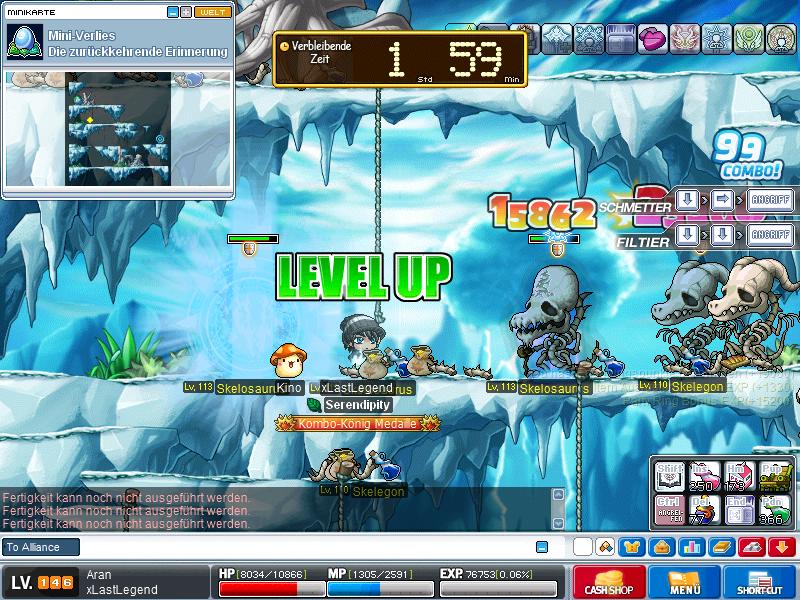The height and width of the screenshot is (600, 800).
Task: Open the inventory bag icon button
Action: coord(661,546)
